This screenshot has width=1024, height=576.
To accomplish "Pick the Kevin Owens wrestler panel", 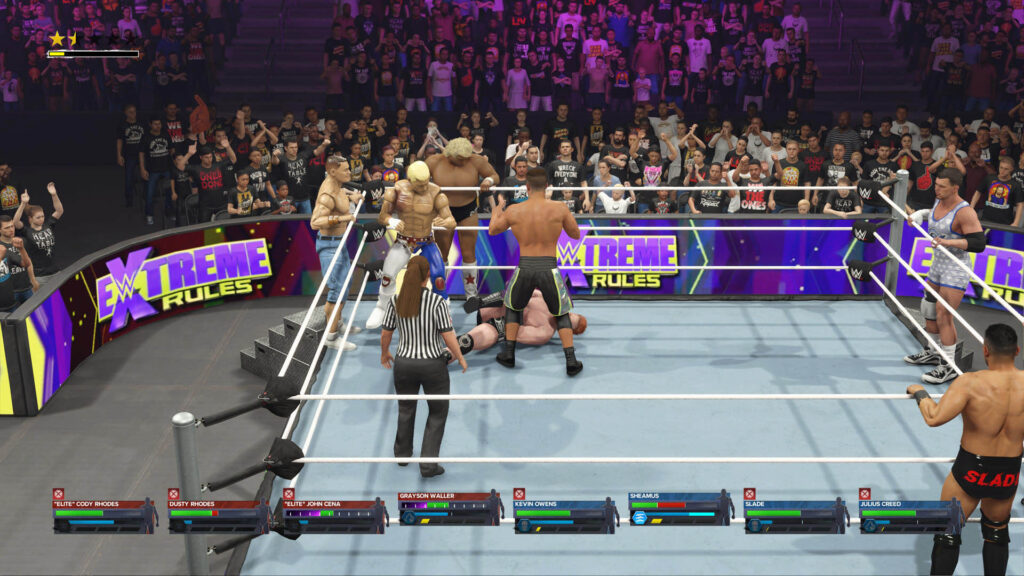I will tap(565, 511).
